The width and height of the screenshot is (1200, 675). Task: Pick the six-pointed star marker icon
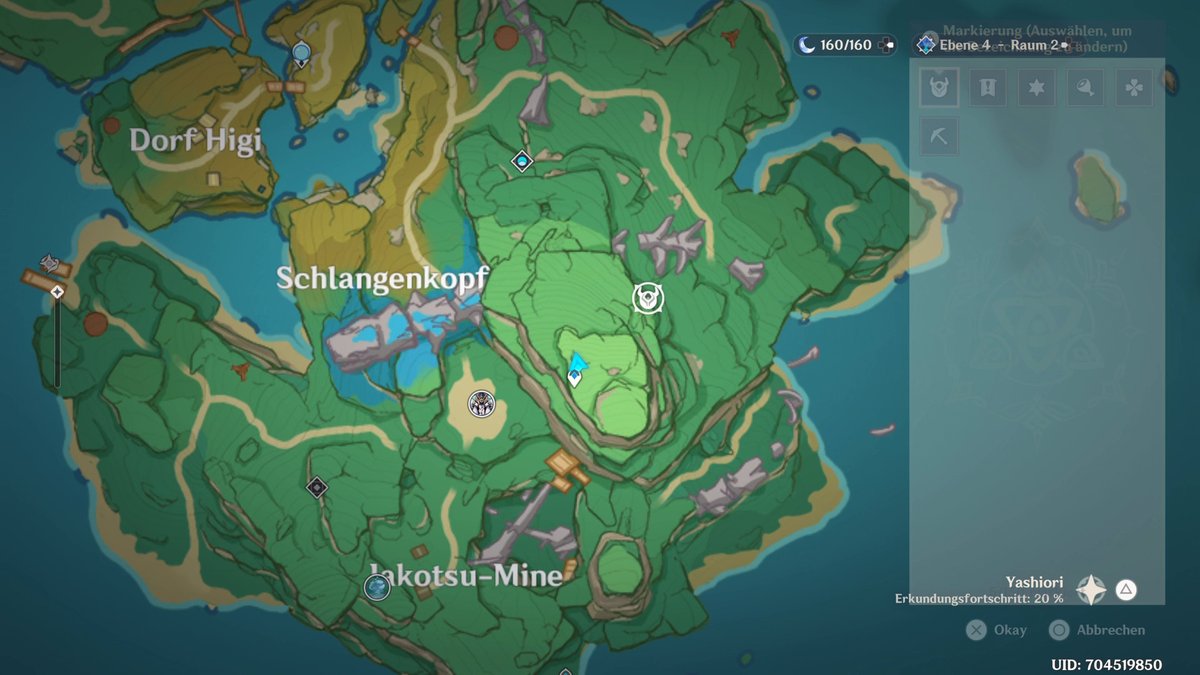point(1037,87)
